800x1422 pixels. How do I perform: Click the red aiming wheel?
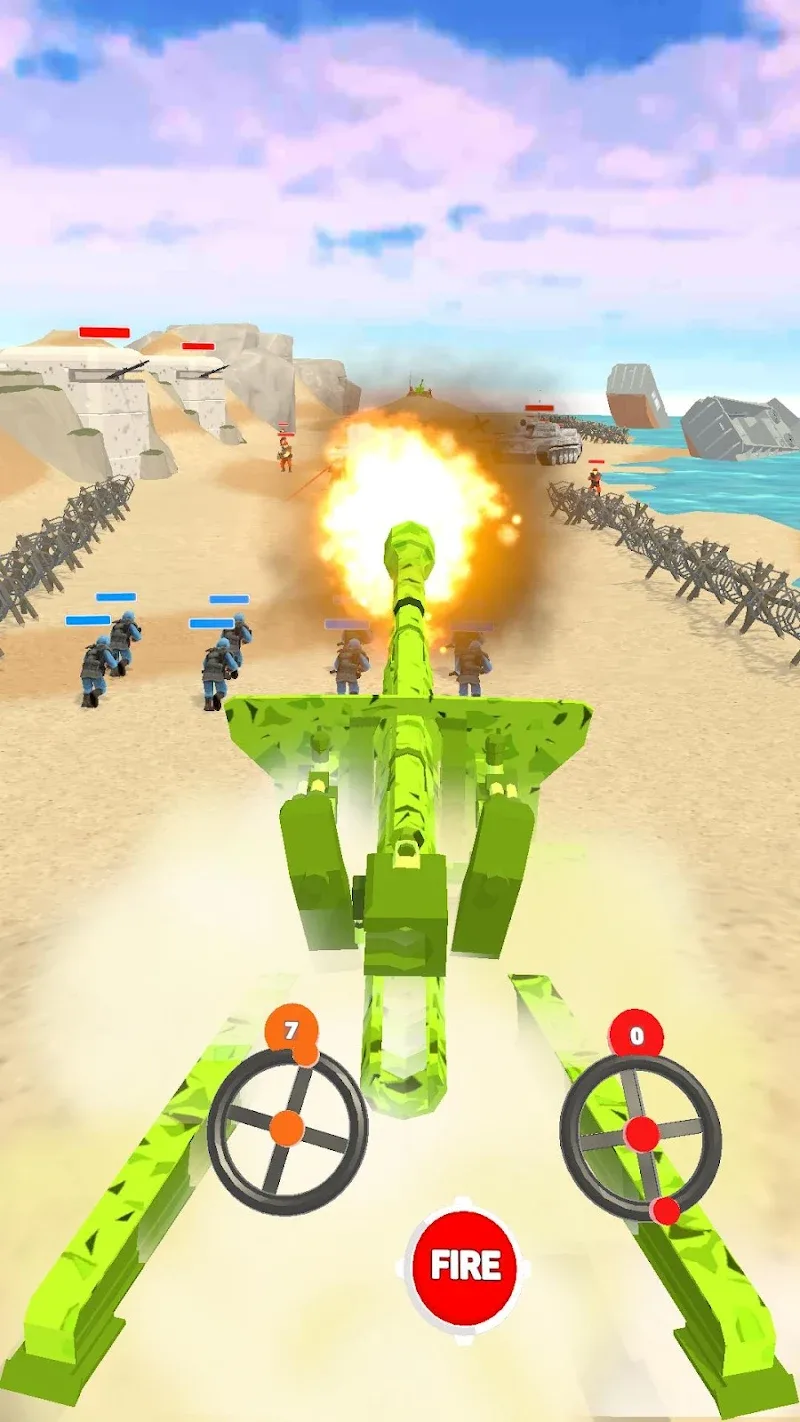641,1135
